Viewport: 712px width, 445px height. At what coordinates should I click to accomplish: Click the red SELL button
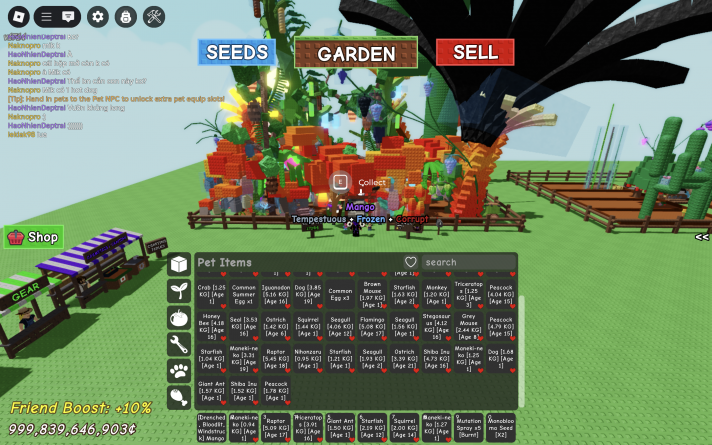[x=475, y=52]
